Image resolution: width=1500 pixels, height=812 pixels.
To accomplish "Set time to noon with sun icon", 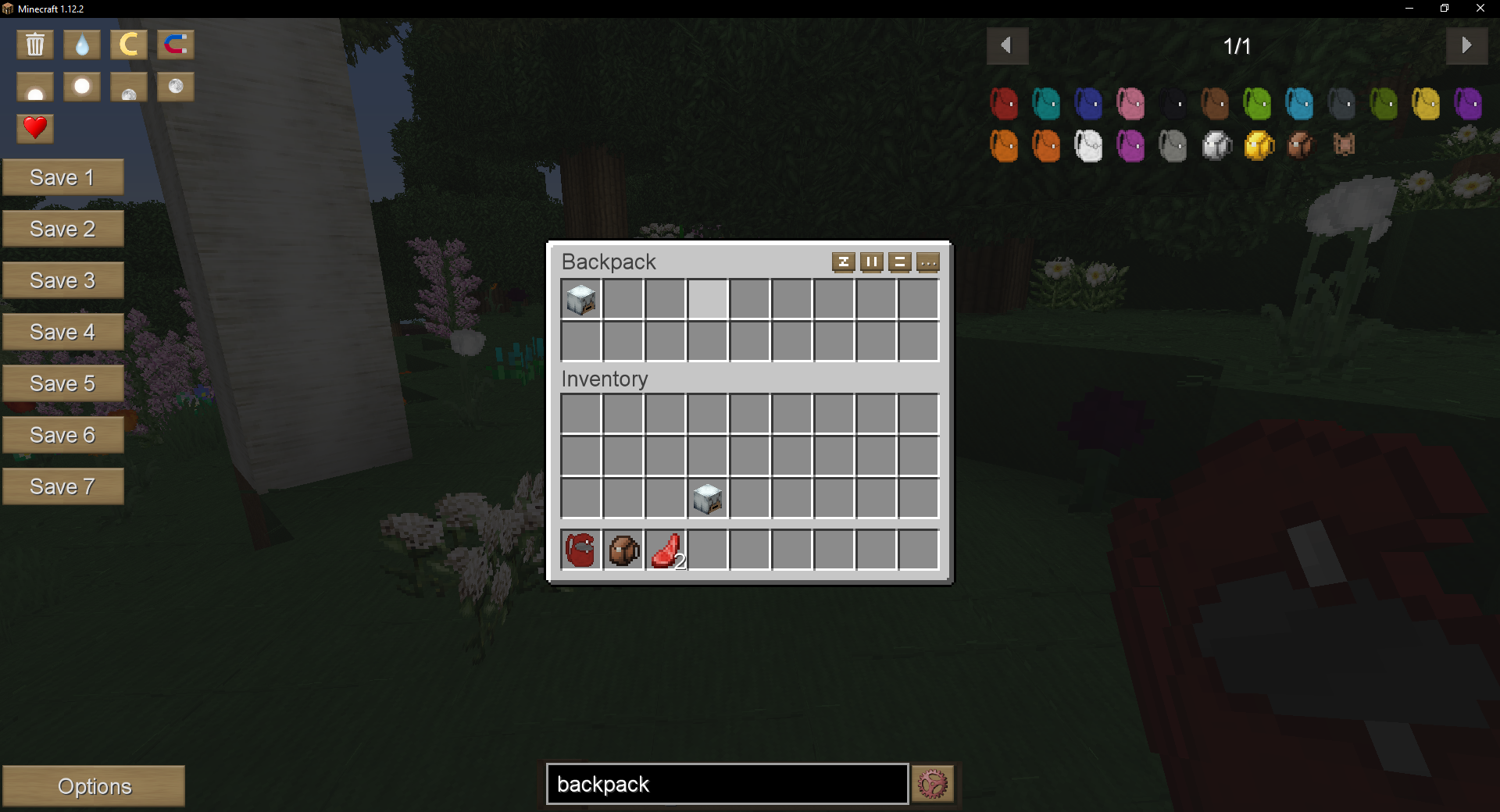I will coord(81,87).
